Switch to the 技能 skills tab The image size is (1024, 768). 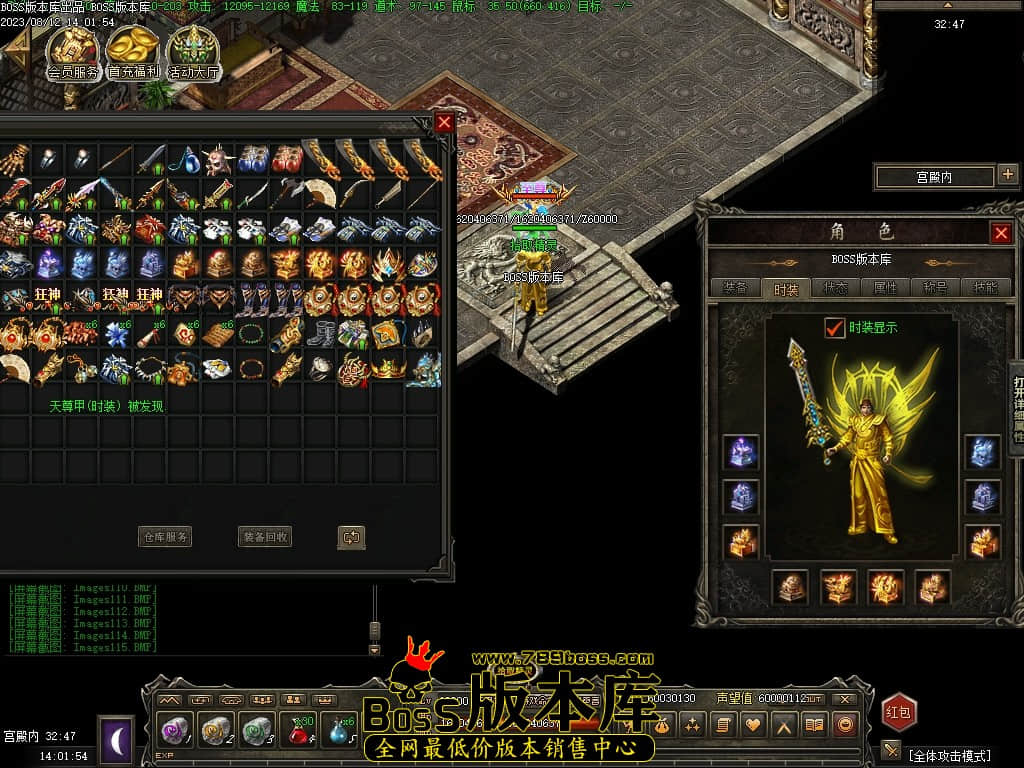984,288
